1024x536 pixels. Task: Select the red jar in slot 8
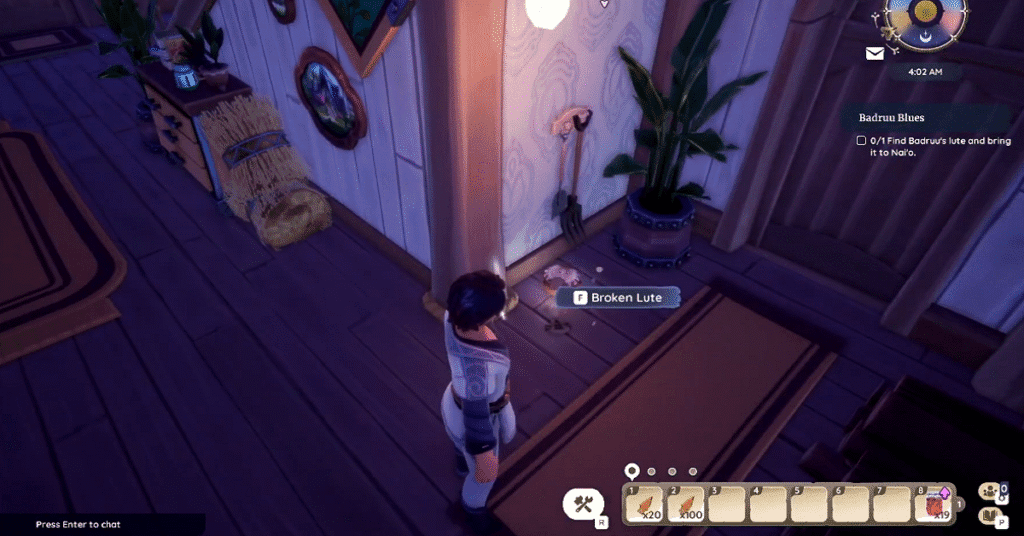pos(934,504)
